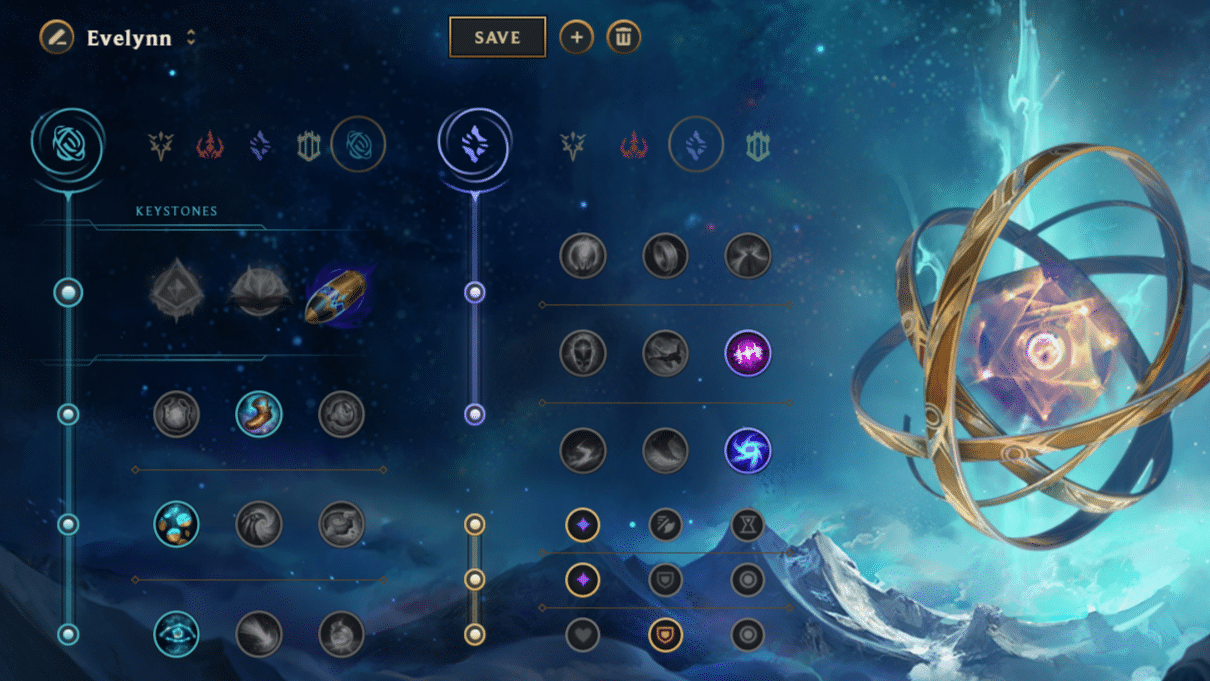This screenshot has height=681, width=1210.
Task: Add a new rune page
Action: pos(576,38)
